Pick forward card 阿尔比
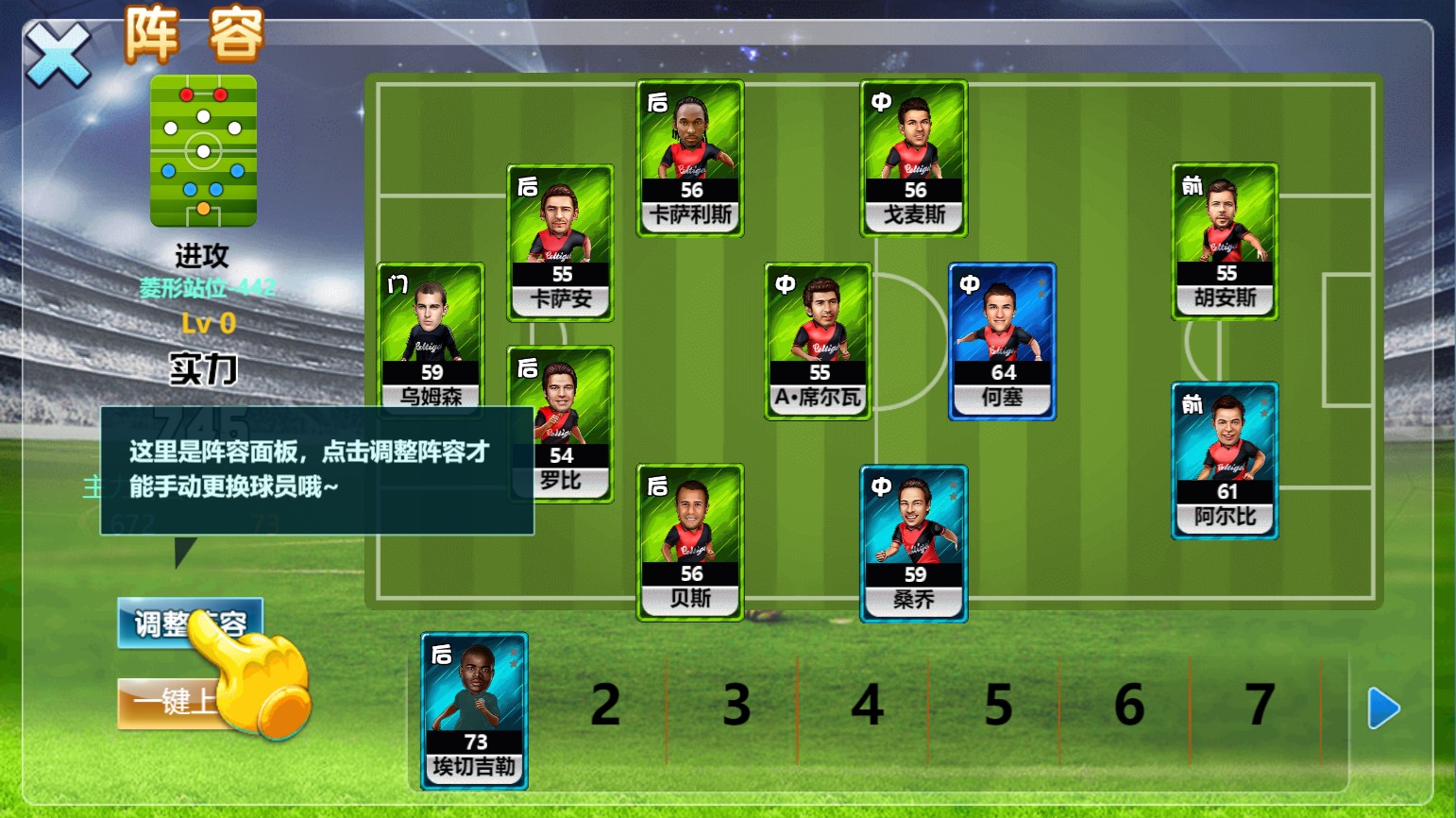Viewport: 1456px width, 818px height. 1225,460
